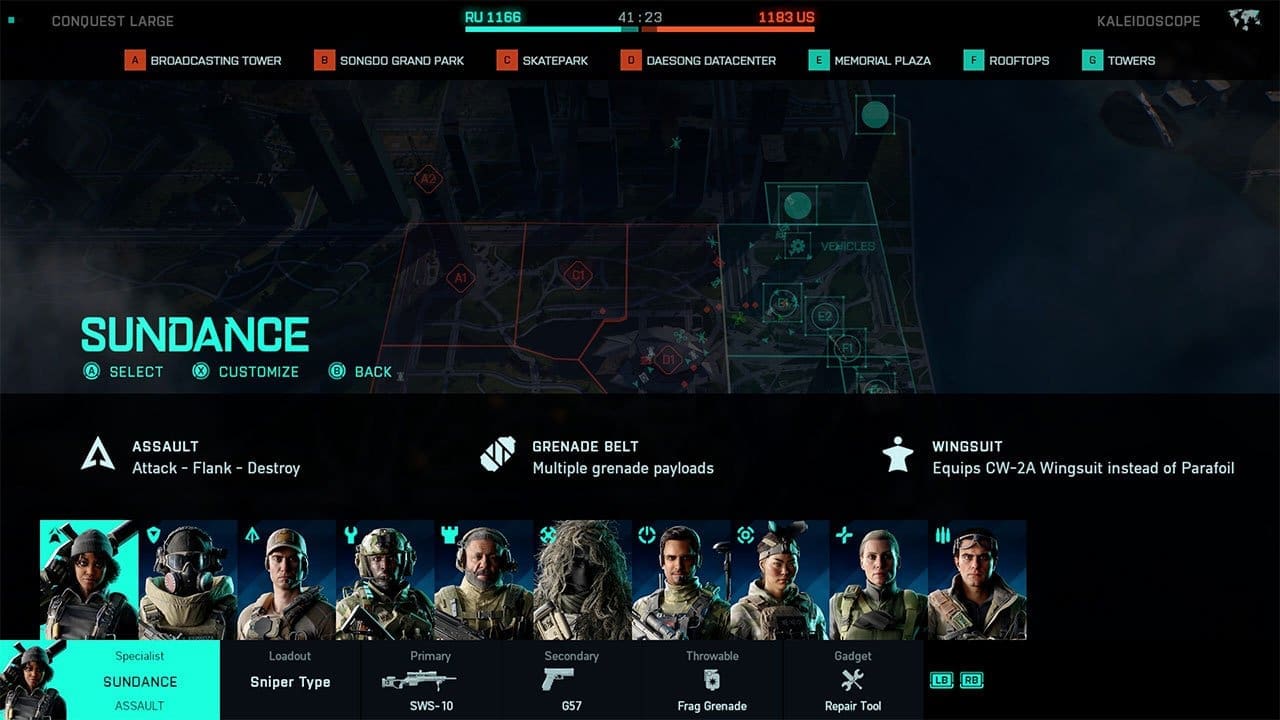Choose the E2 spawn point on the map
Viewport: 1280px width, 720px height.
(824, 316)
